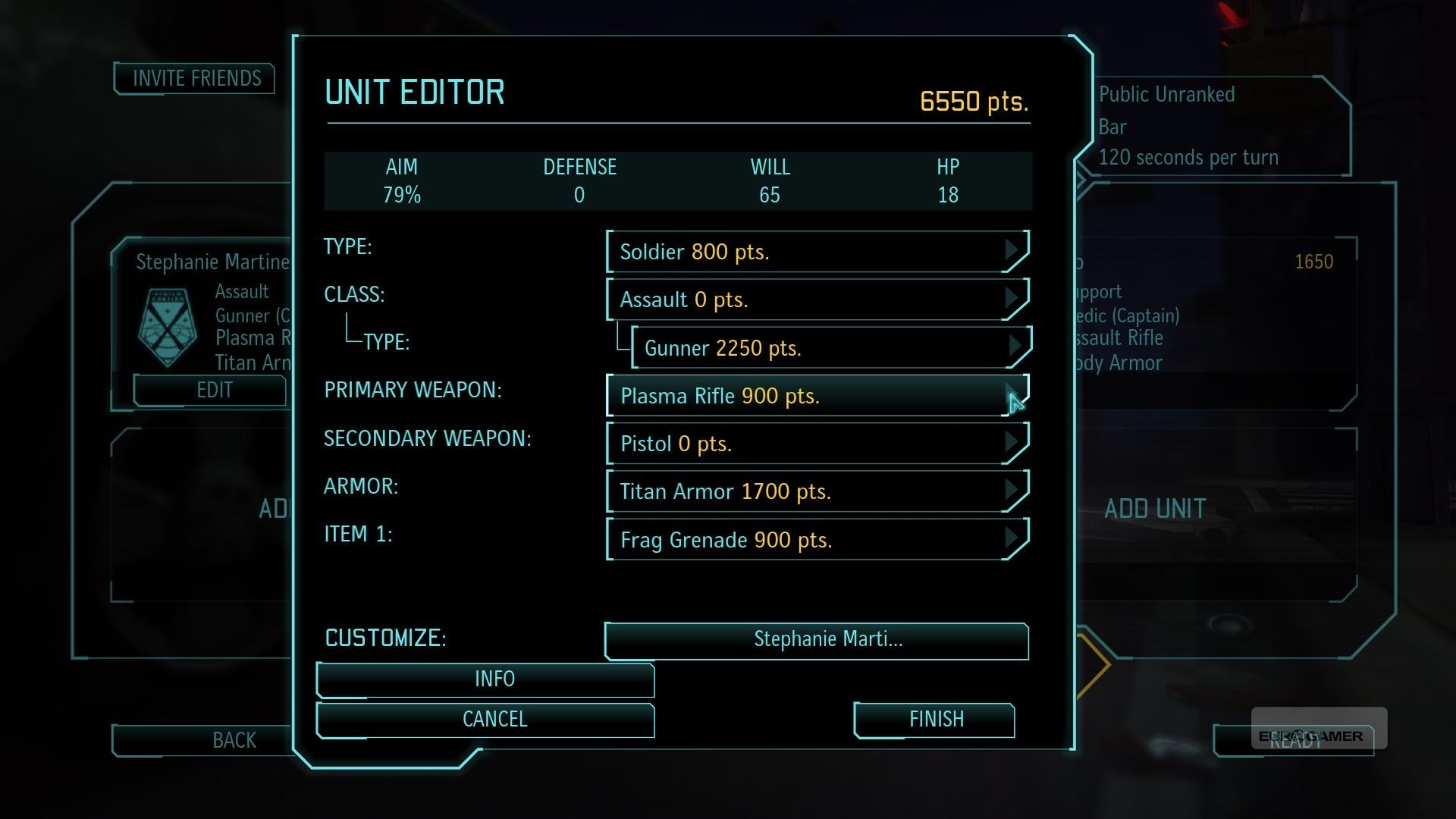The image size is (1456, 819).
Task: Click FINISH to confirm the unit
Action: 935,719
